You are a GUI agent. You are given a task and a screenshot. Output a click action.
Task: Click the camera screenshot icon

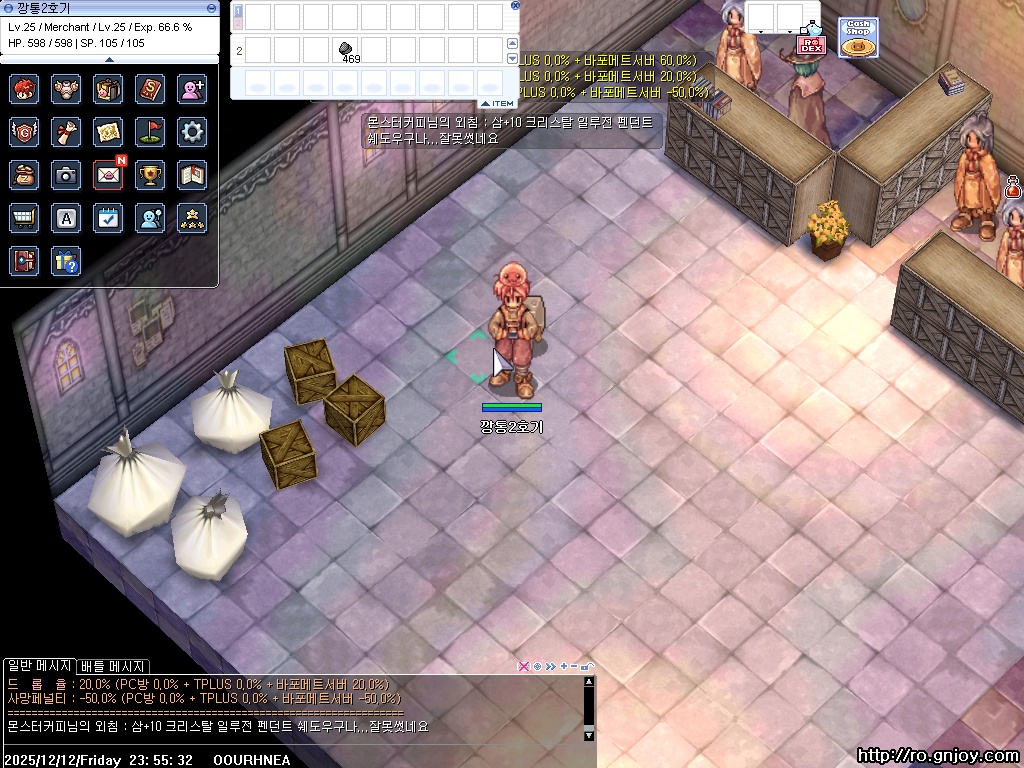pyautogui.click(x=66, y=174)
